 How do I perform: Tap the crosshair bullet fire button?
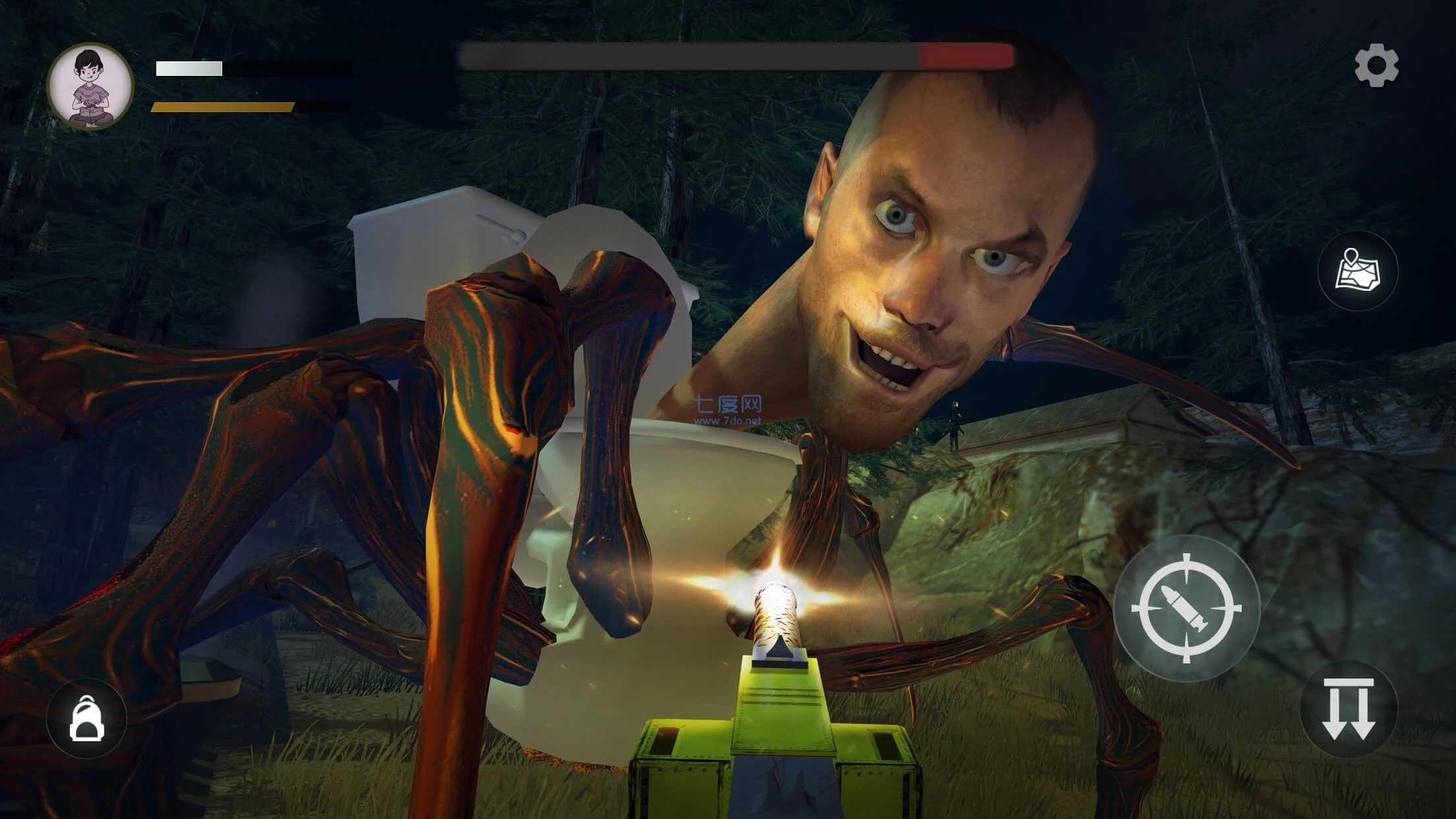(x=1186, y=608)
